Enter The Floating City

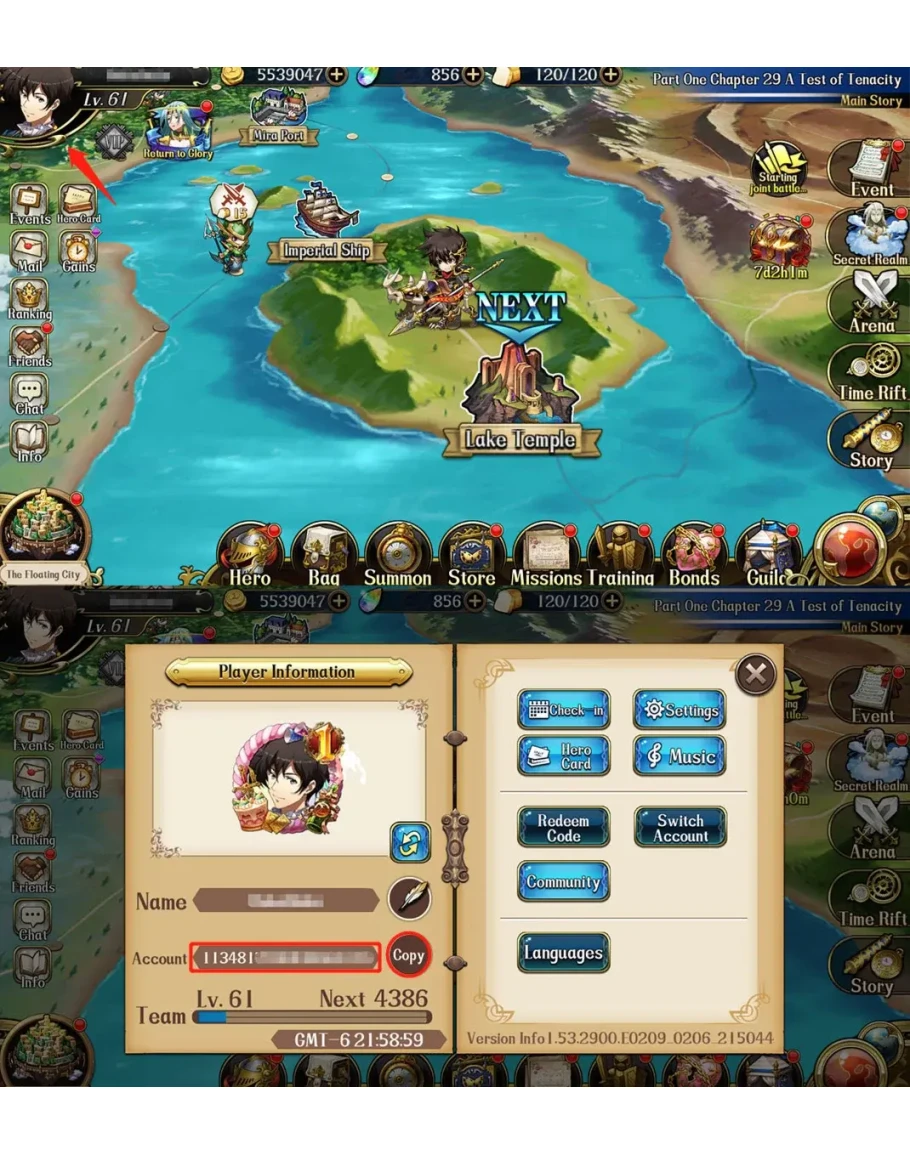point(45,535)
